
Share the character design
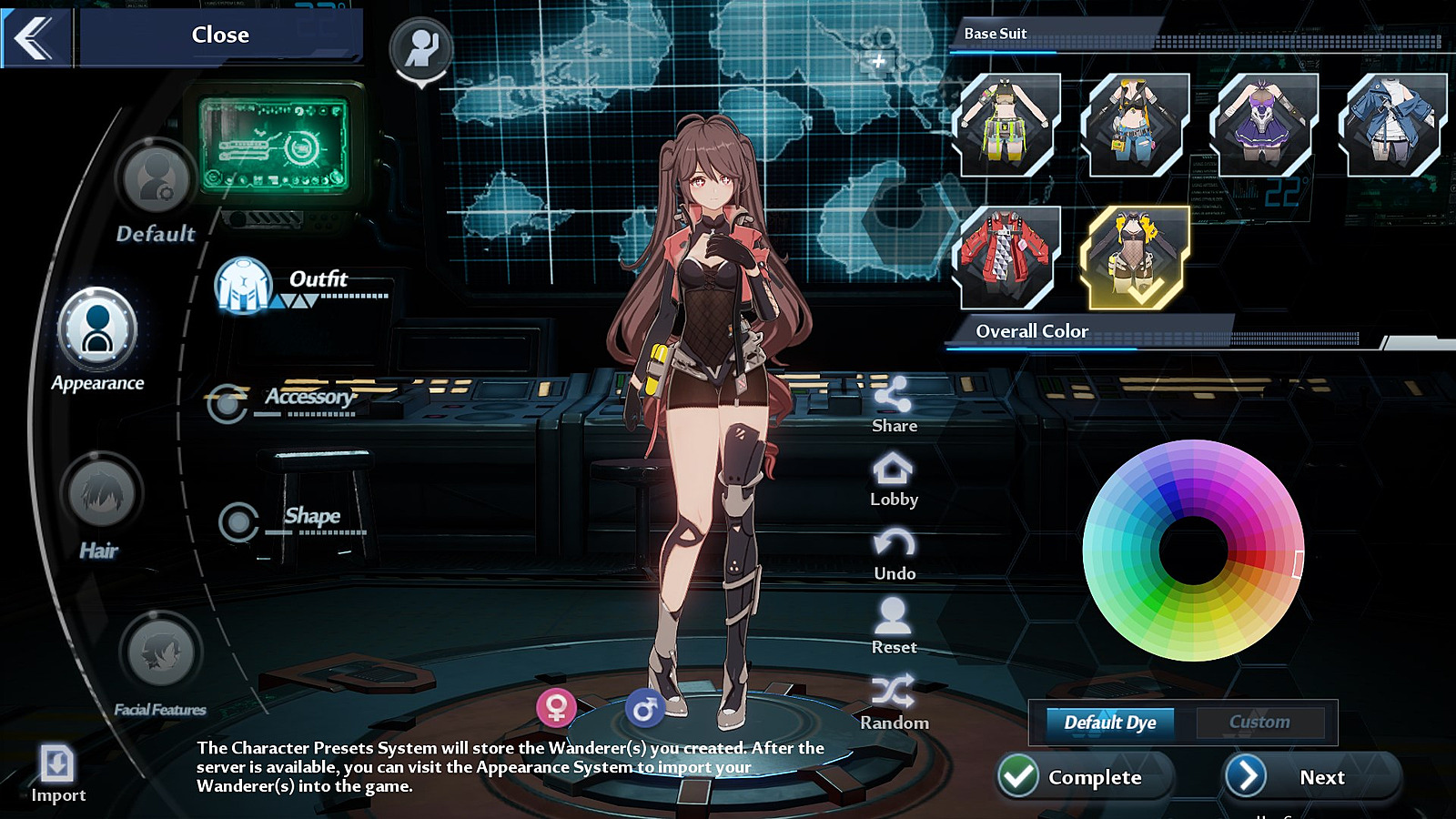tap(894, 405)
